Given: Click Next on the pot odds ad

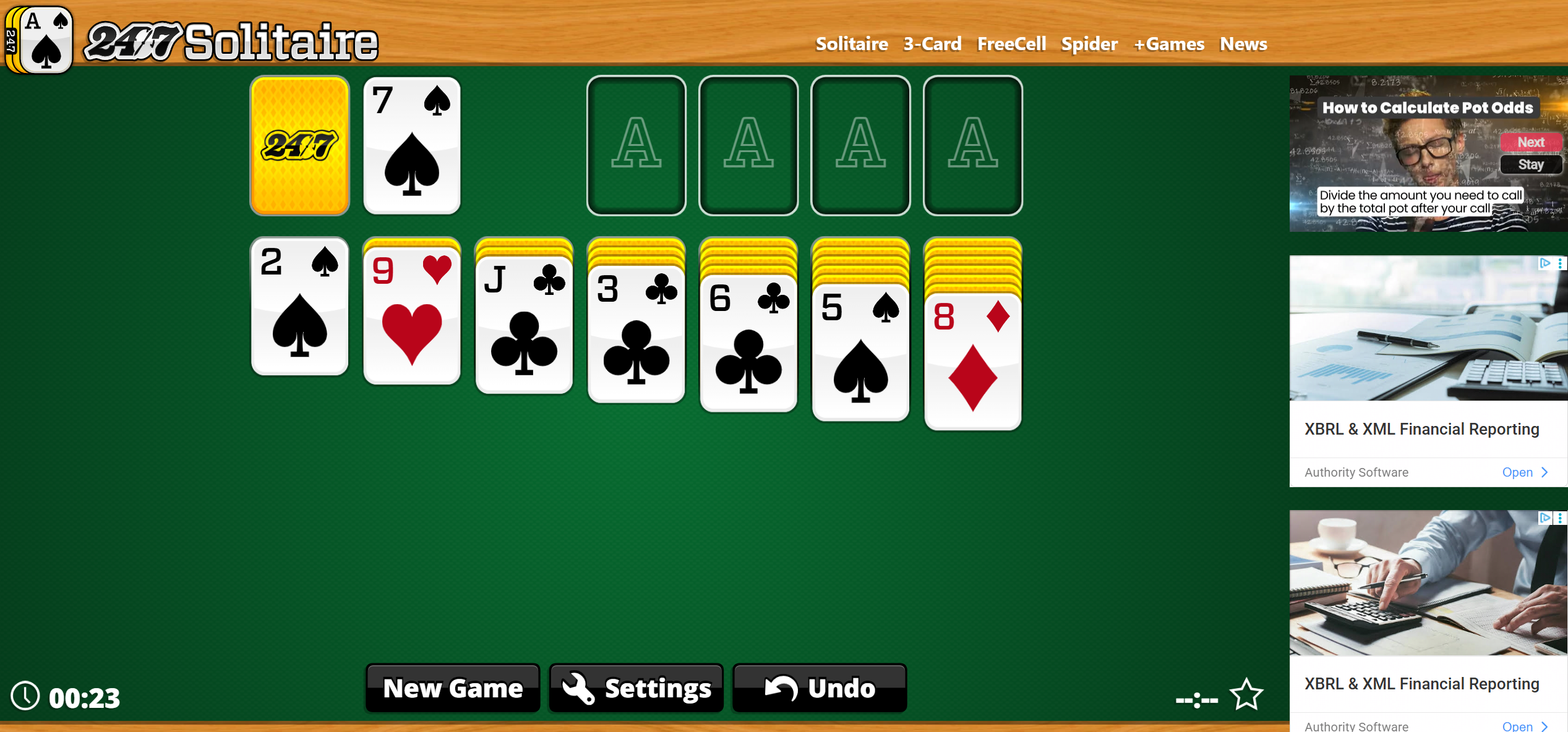Looking at the screenshot, I should click(x=1531, y=142).
